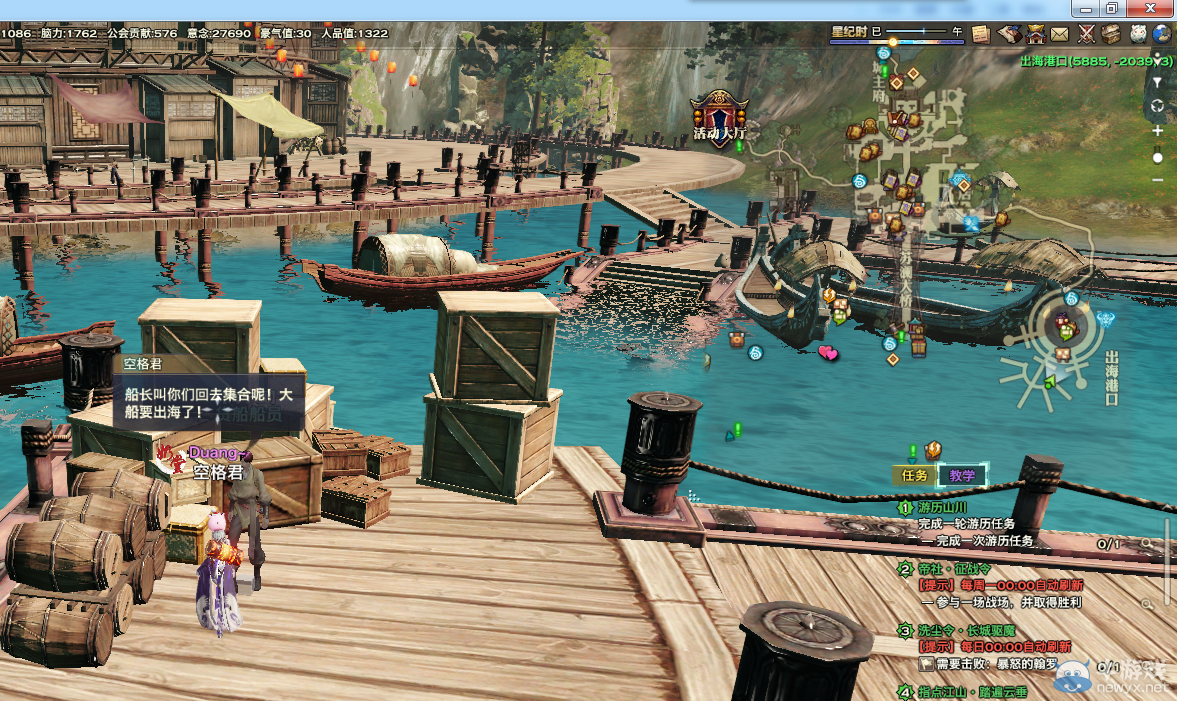Zoom in the map with plus button

click(1158, 131)
